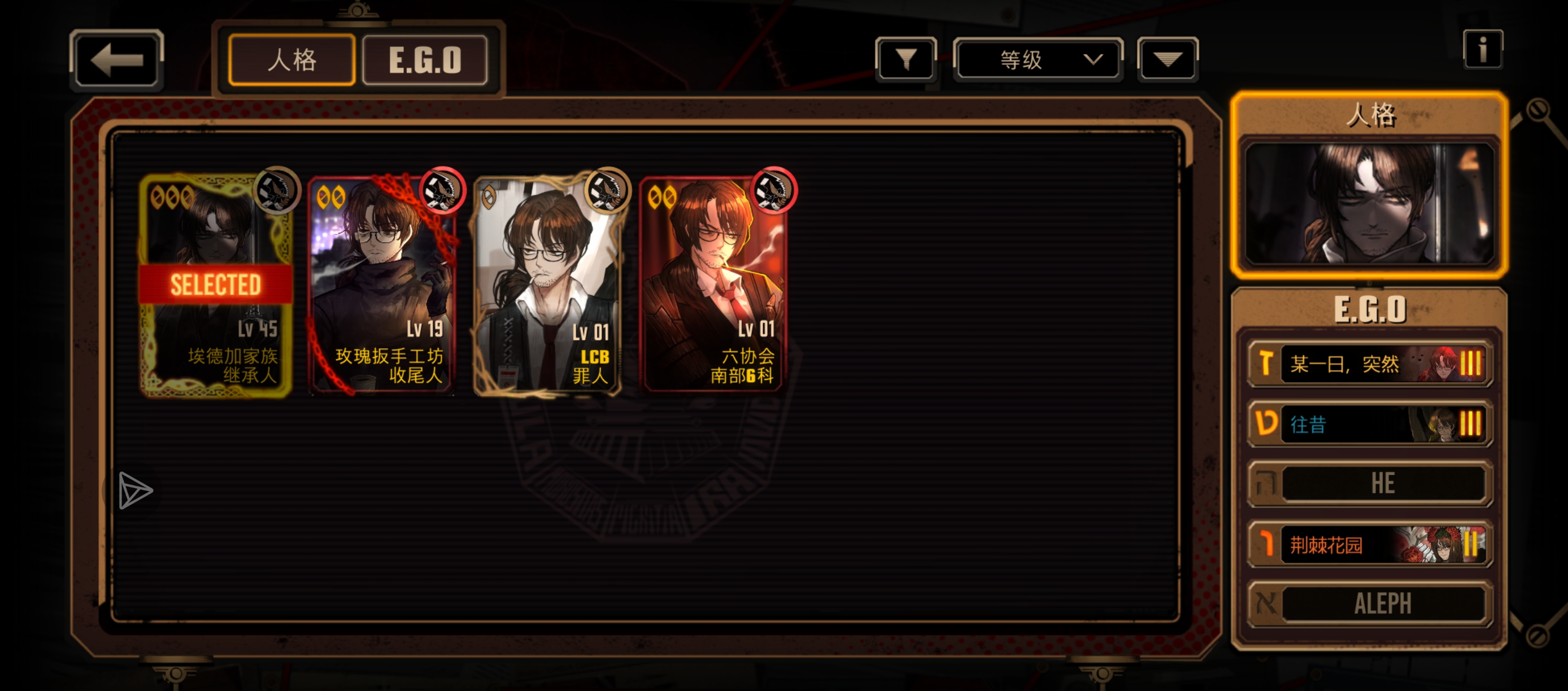Open the empty HE E.G.O slot
1568x691 pixels.
coord(1370,484)
